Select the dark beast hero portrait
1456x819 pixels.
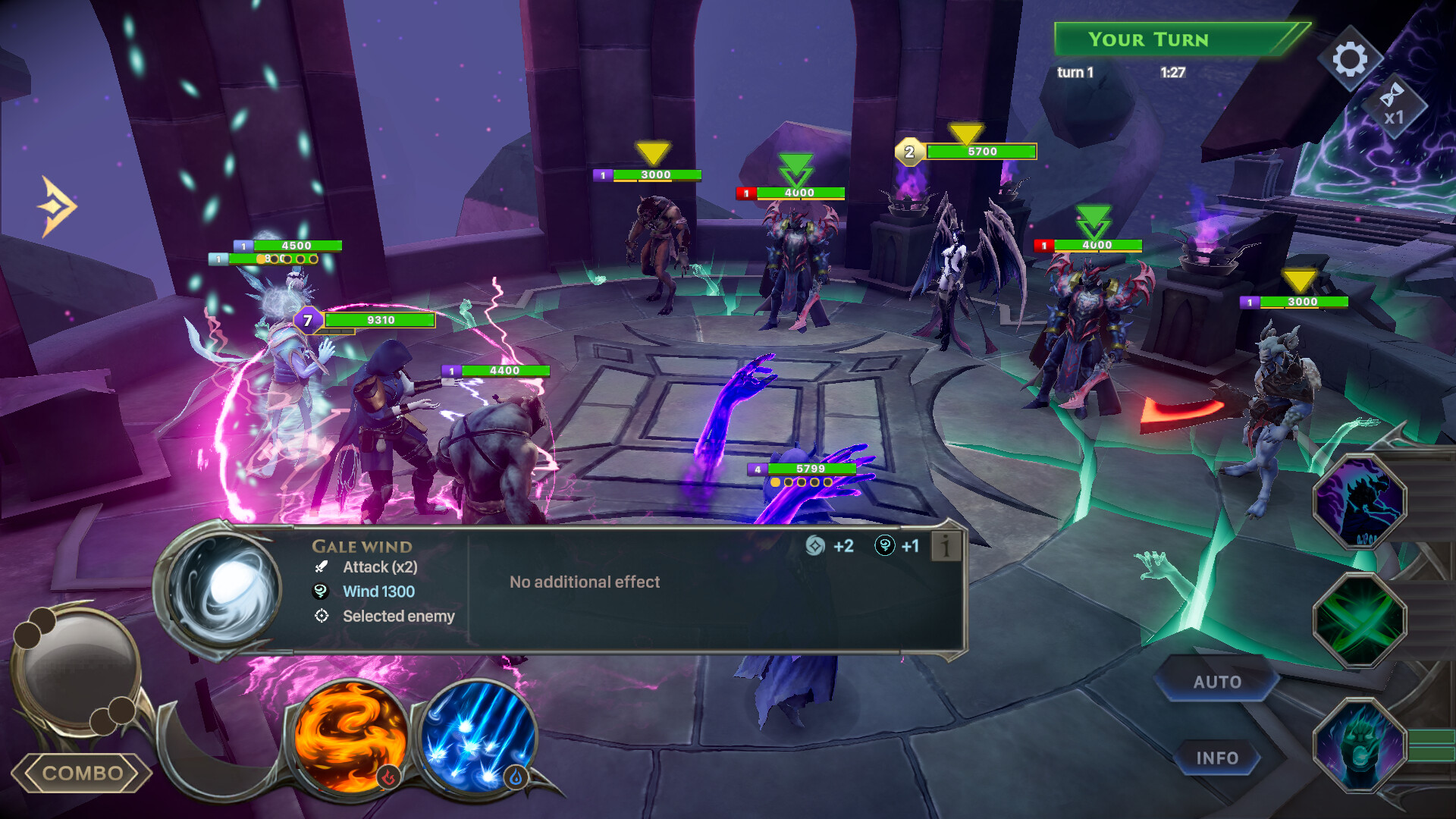(1360, 502)
